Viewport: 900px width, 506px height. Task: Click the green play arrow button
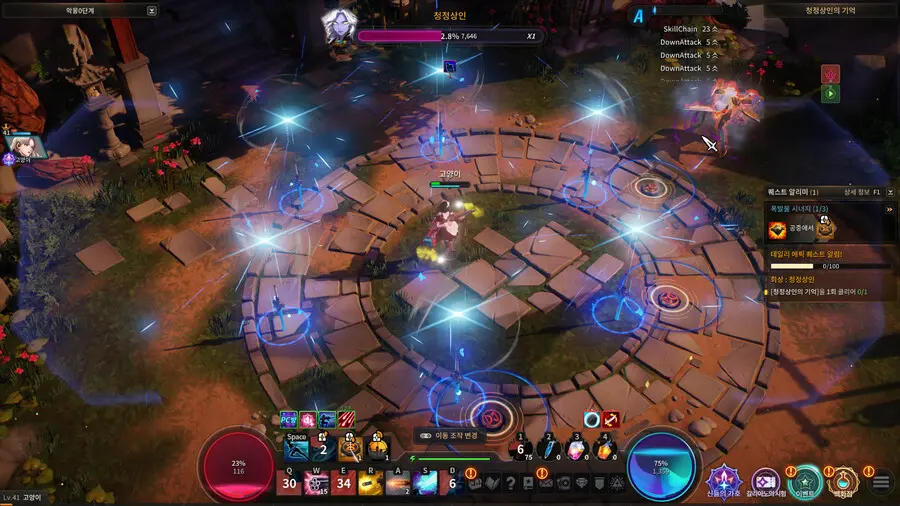830,94
